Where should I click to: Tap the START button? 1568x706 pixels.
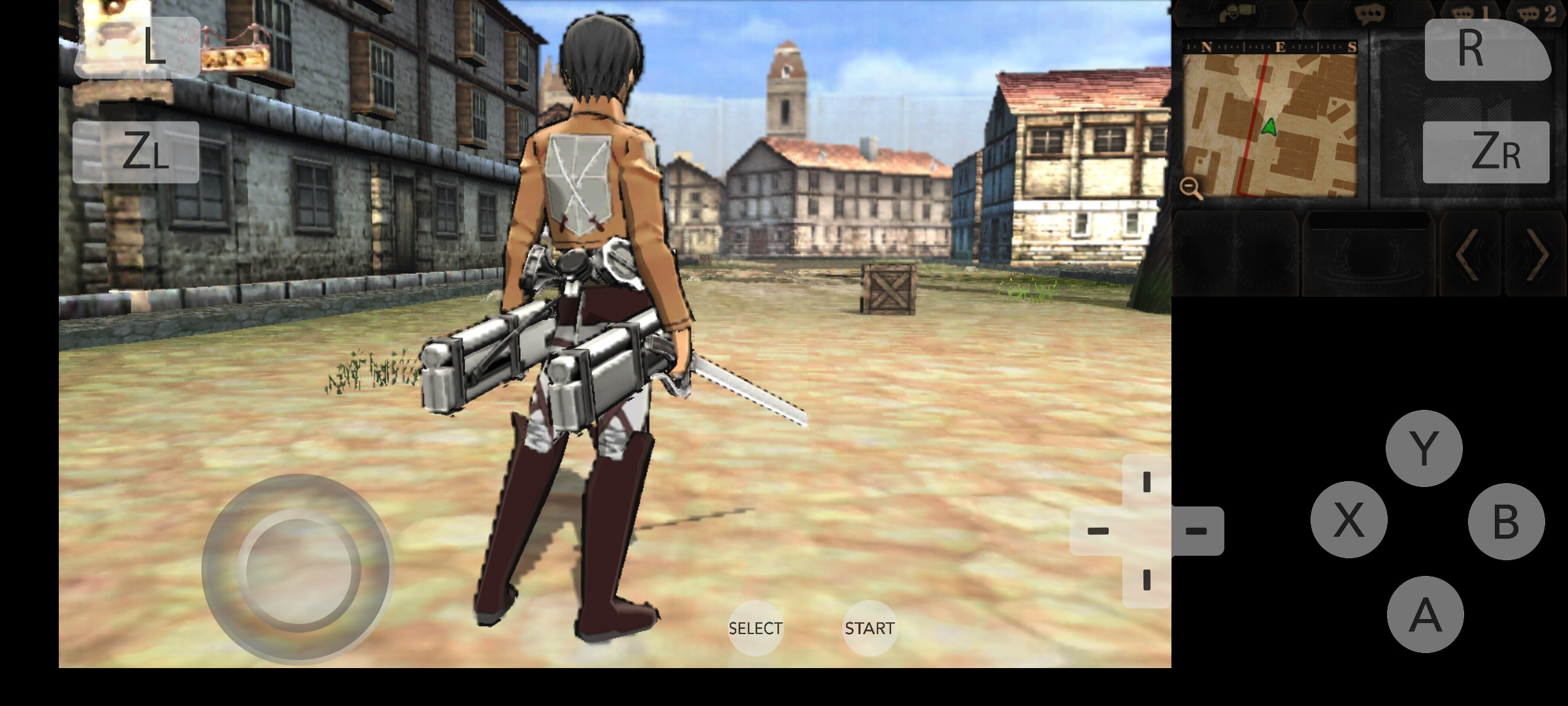[869, 628]
